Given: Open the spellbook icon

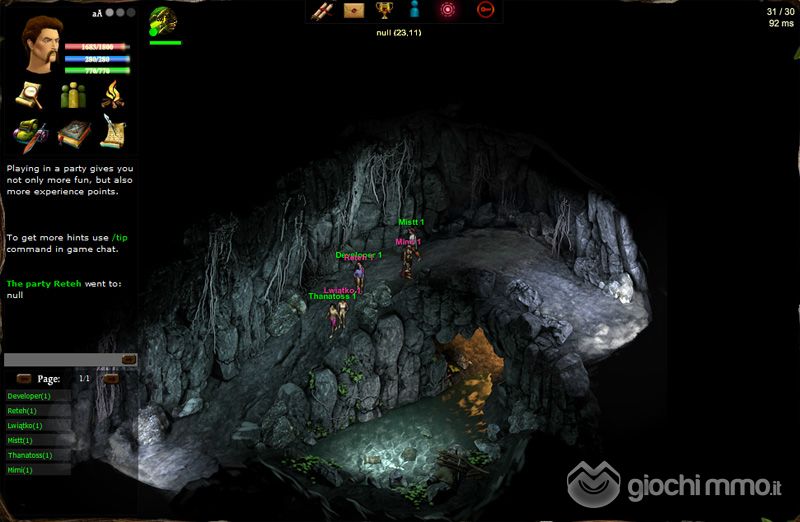Looking at the screenshot, I should click(x=73, y=133).
